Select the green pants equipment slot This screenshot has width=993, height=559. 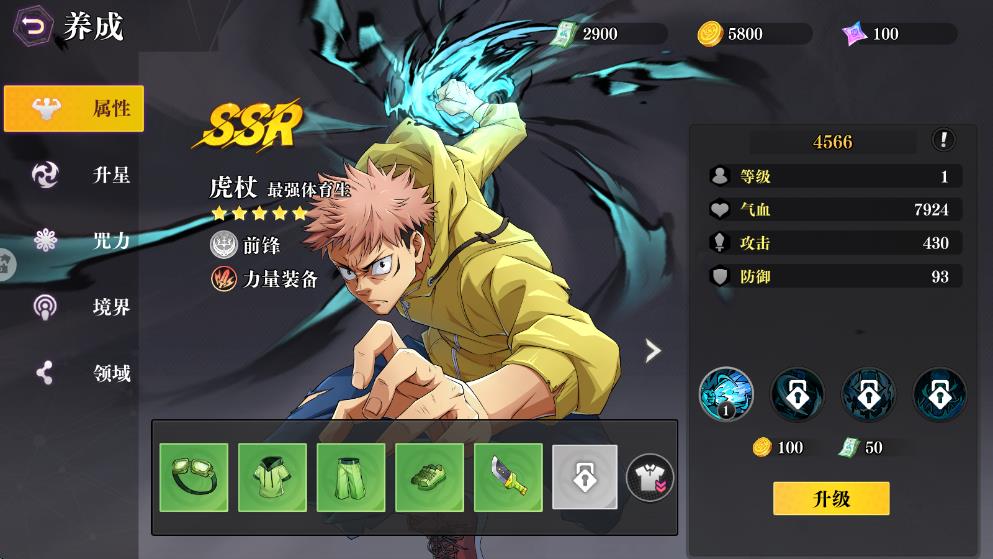(351, 478)
